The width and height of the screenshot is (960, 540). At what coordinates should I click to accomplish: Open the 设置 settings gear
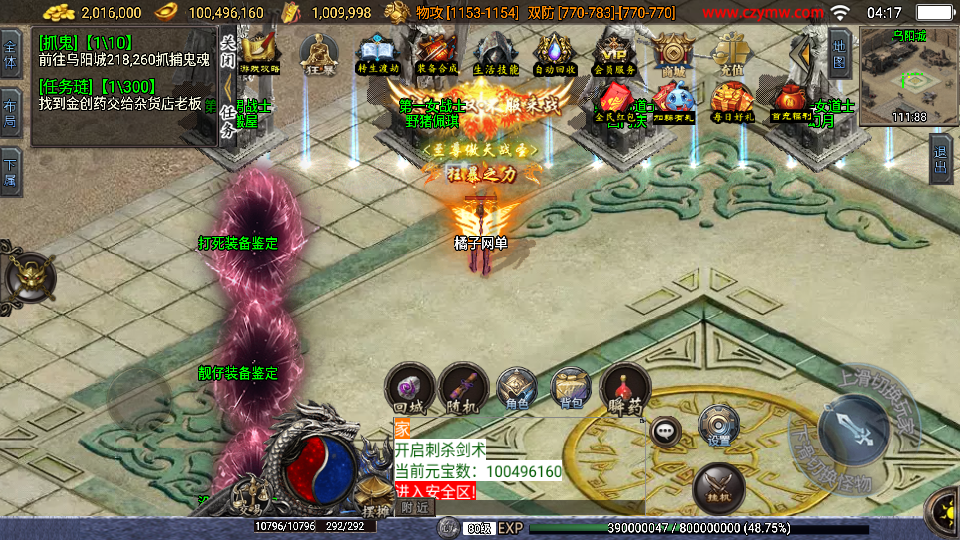click(717, 424)
